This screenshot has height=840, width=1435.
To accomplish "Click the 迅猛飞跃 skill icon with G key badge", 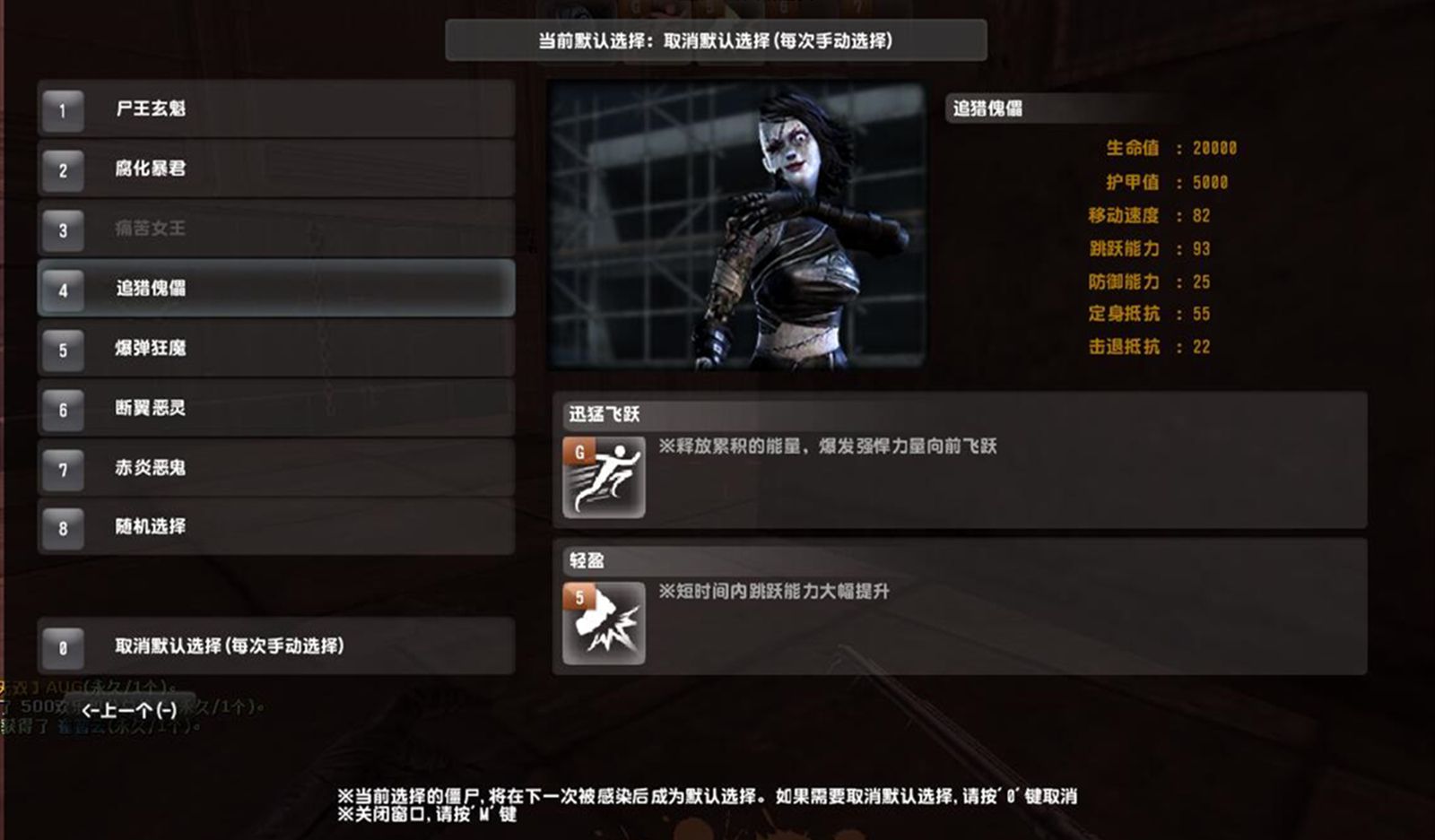I will coord(604,475).
